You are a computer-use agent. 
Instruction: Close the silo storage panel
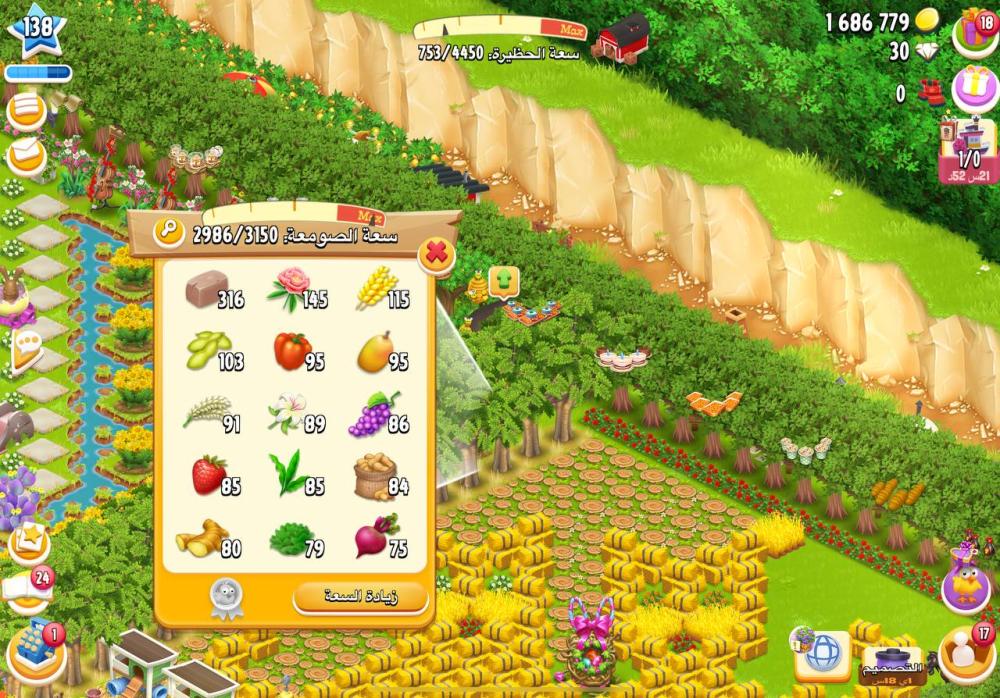click(x=436, y=254)
